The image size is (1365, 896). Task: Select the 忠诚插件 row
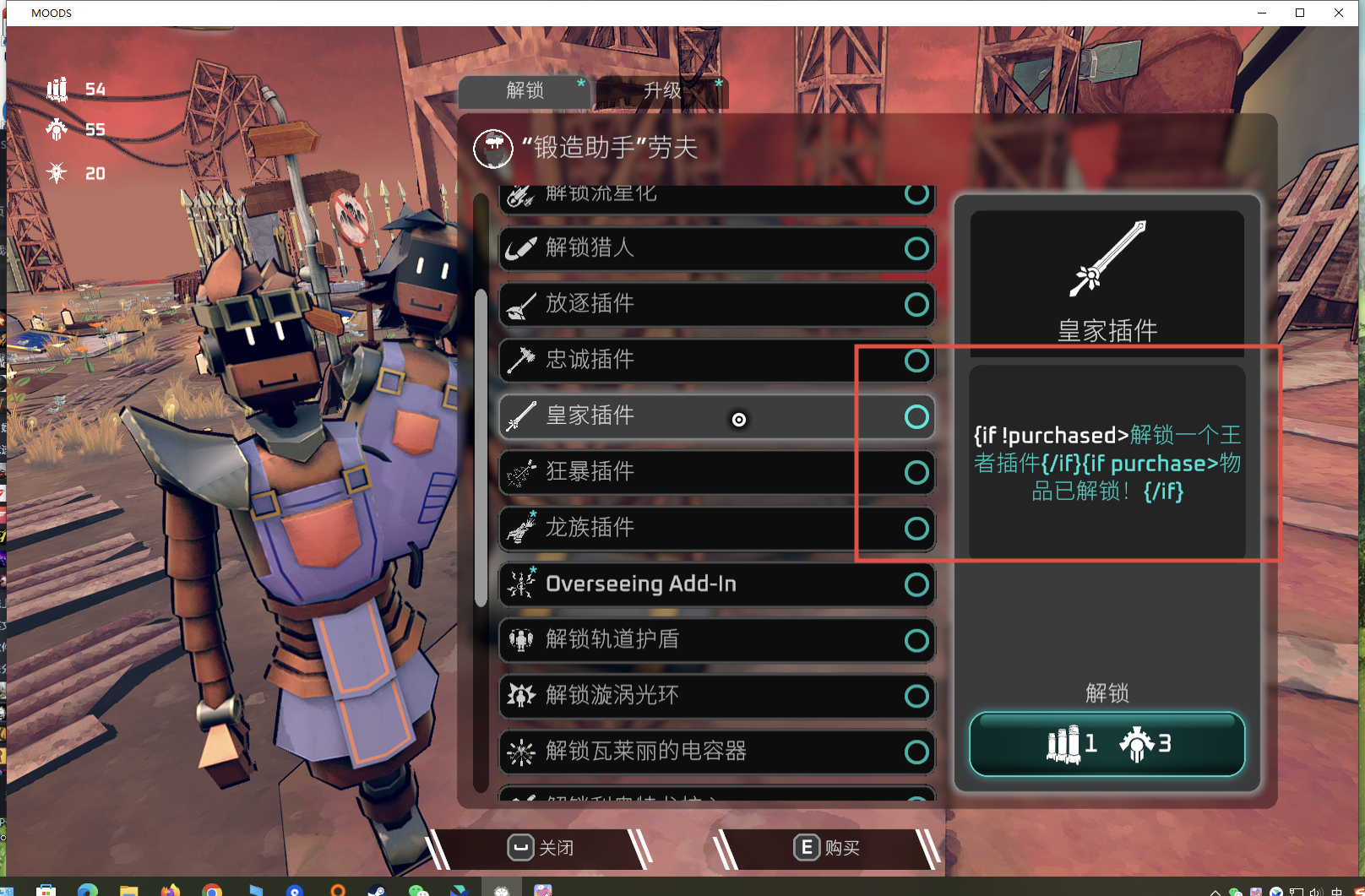tap(715, 360)
